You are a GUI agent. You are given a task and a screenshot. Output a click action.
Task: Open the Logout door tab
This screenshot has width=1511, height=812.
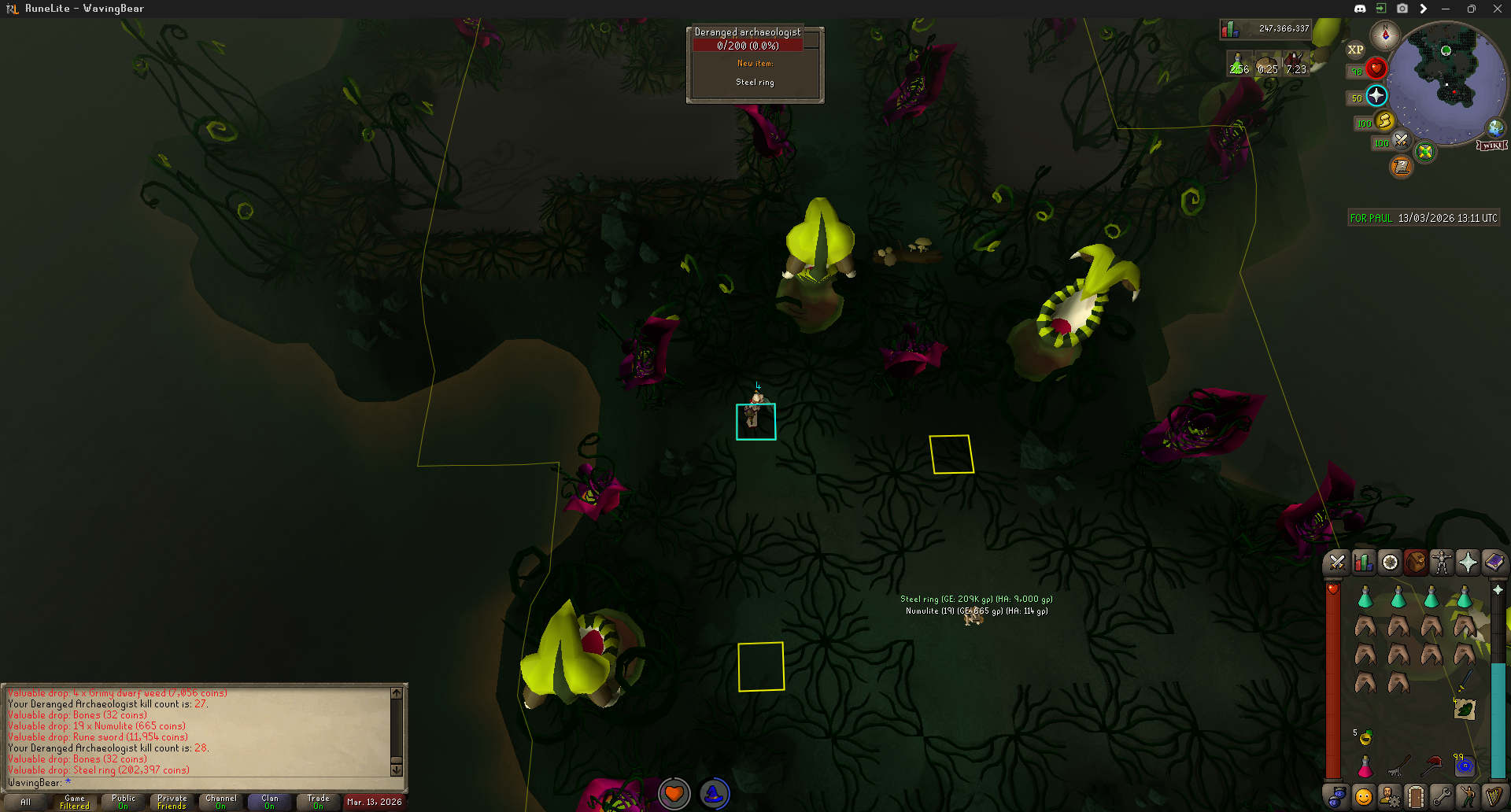1416,797
